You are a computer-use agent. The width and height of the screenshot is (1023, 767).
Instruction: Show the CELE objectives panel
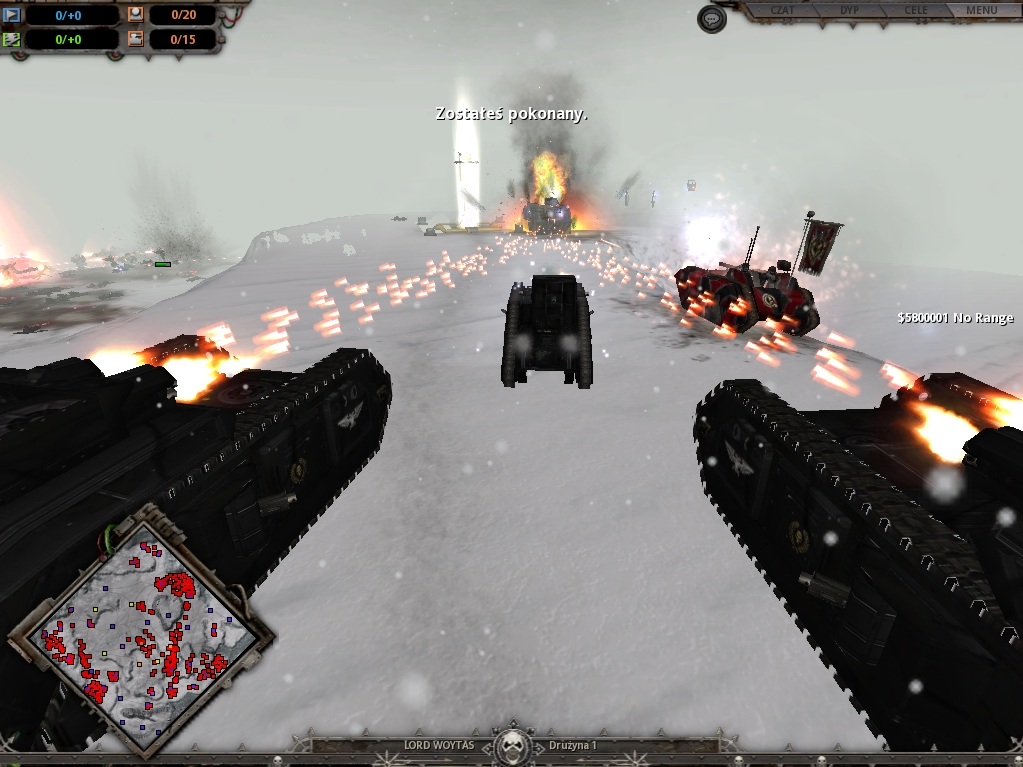point(915,11)
